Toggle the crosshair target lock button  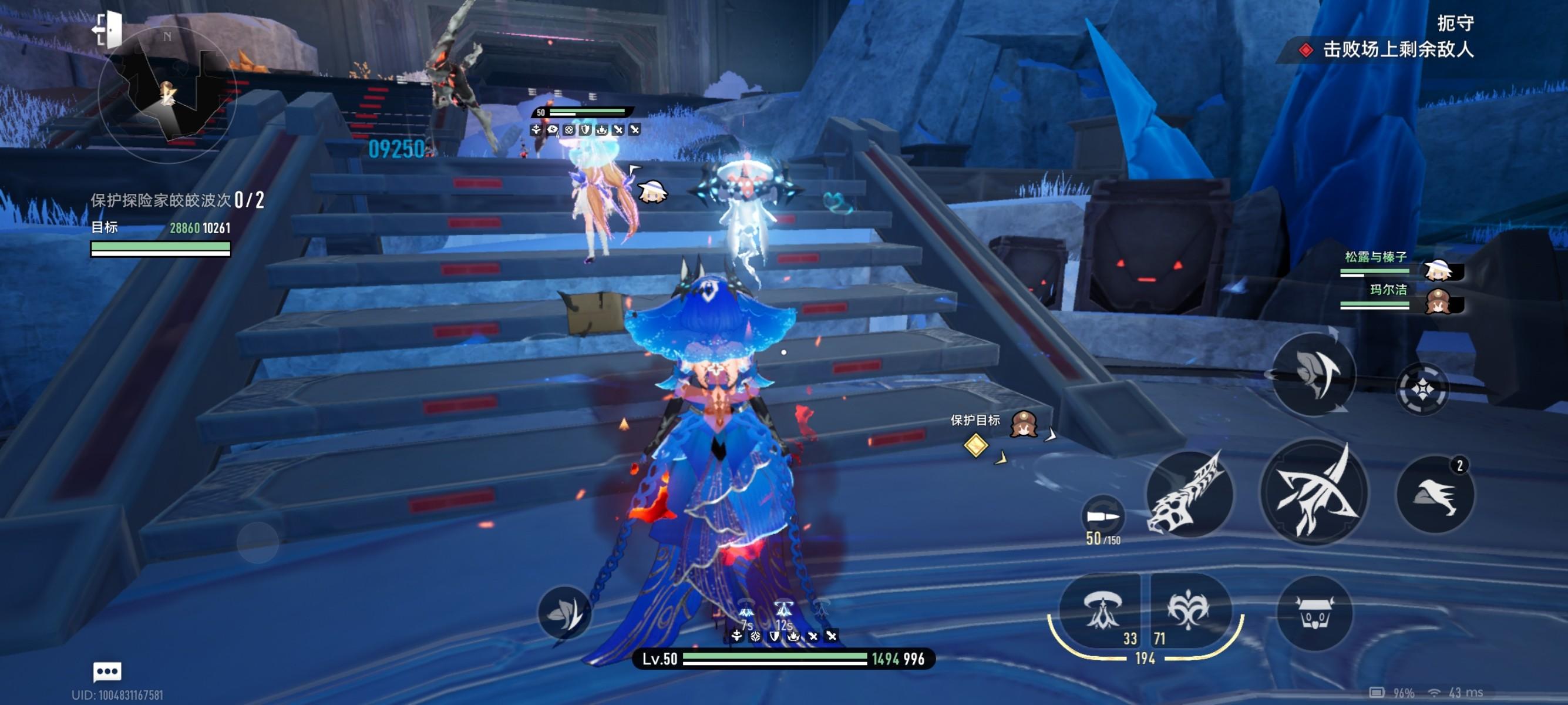1422,388
